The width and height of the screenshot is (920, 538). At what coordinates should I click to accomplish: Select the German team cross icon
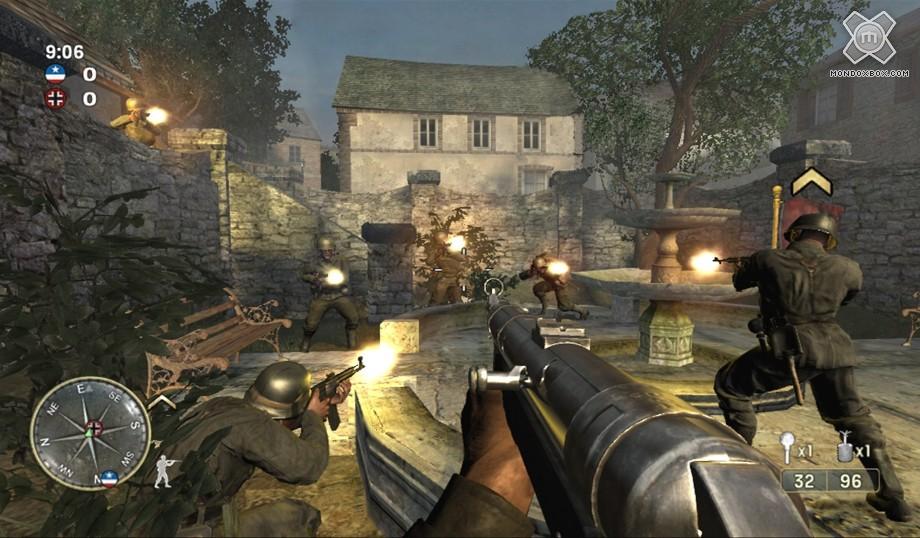pyautogui.click(x=55, y=98)
